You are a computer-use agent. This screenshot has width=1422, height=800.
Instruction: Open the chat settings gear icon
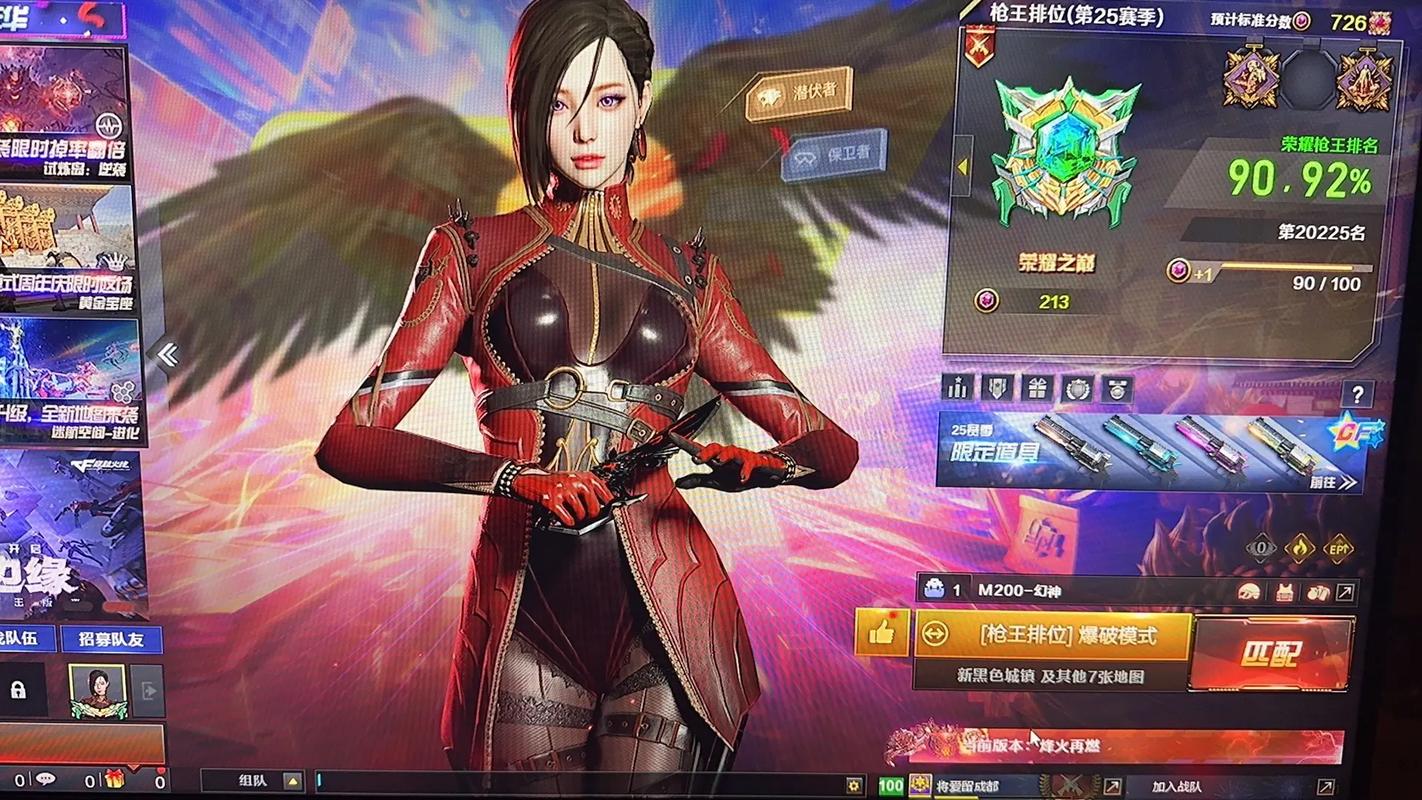[853, 785]
